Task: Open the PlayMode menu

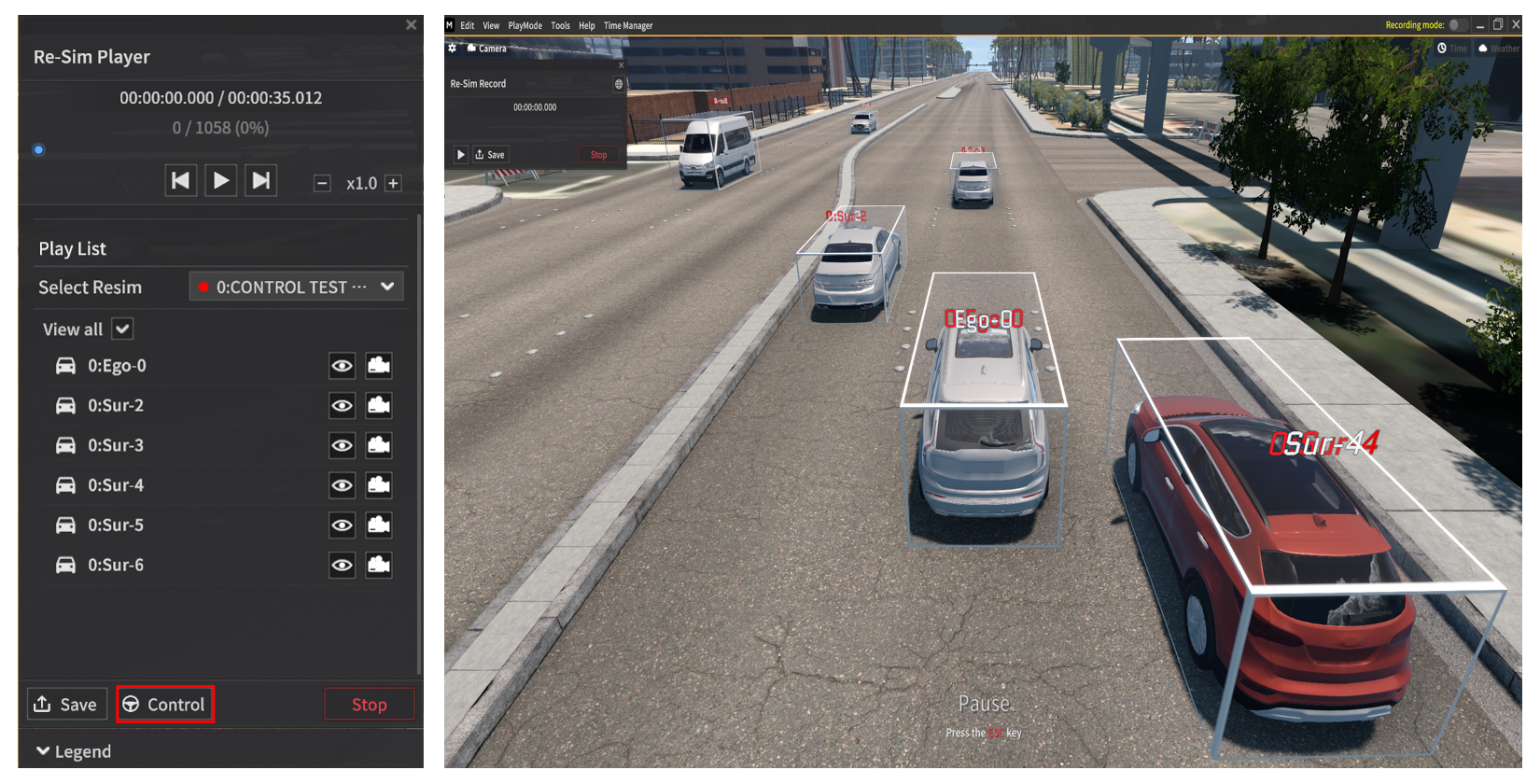Action: pyautogui.click(x=525, y=26)
